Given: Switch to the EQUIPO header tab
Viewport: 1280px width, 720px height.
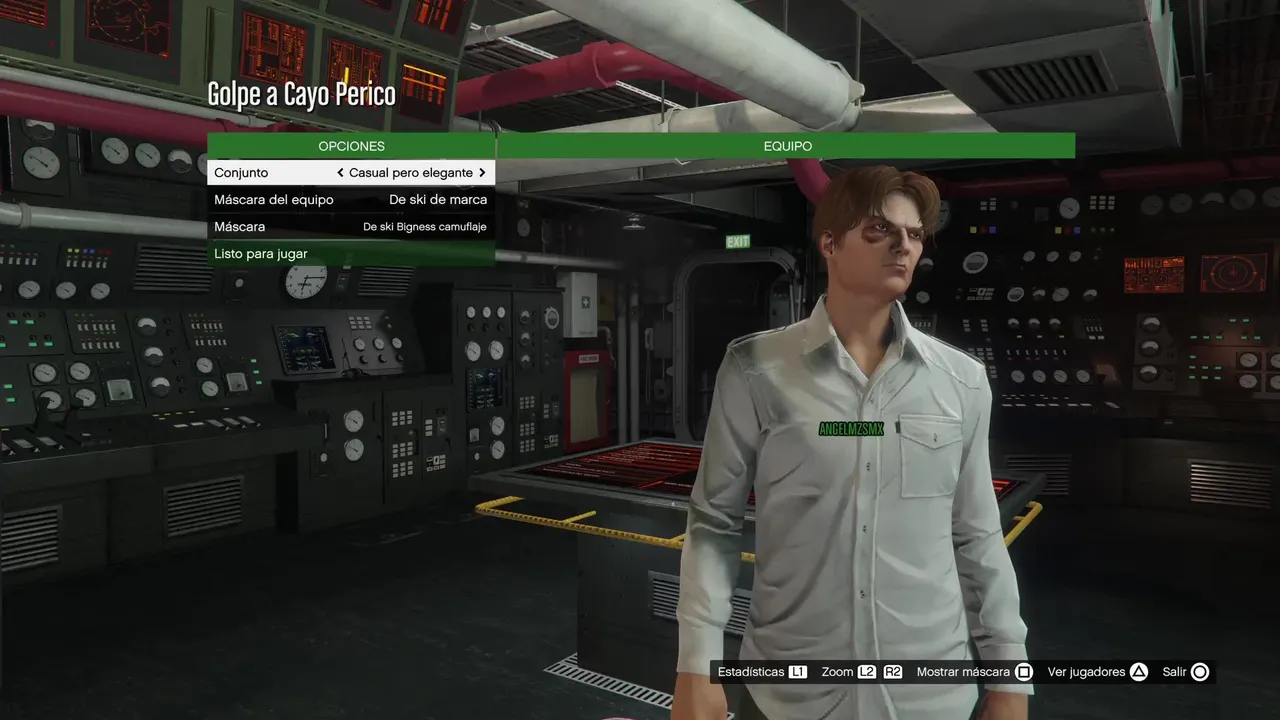Looking at the screenshot, I should (x=787, y=146).
